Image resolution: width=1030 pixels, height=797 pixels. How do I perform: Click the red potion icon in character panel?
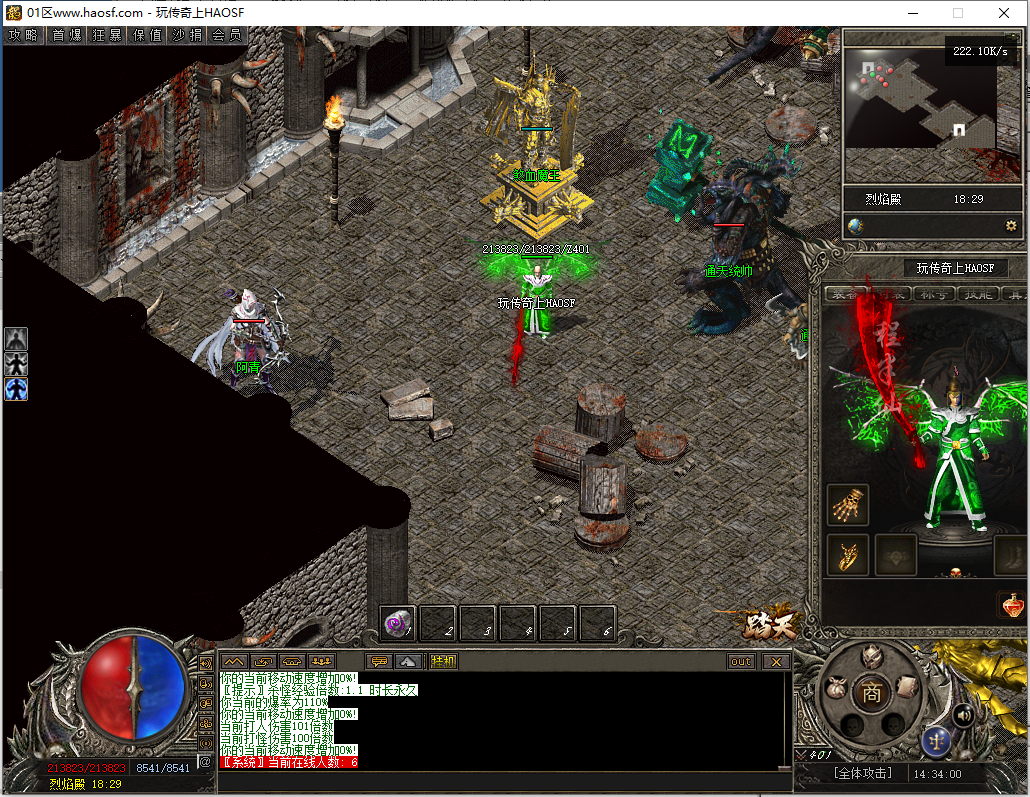[1011, 605]
